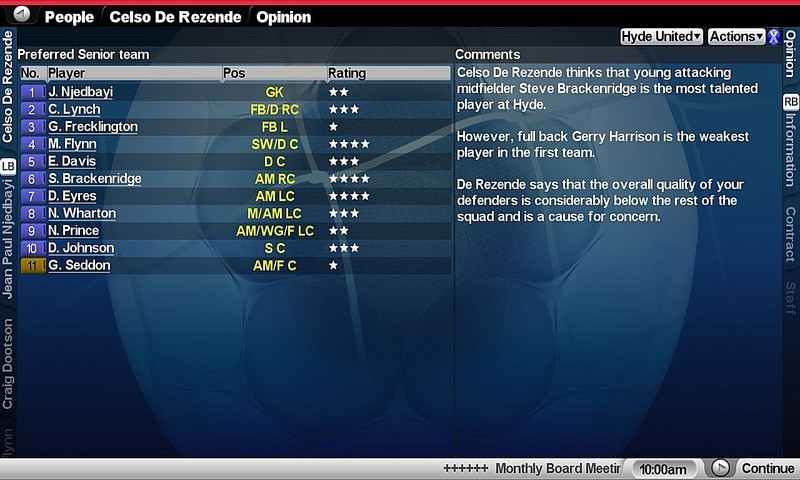Open the Actions dropdown menu
The width and height of the screenshot is (800, 480).
pos(736,36)
